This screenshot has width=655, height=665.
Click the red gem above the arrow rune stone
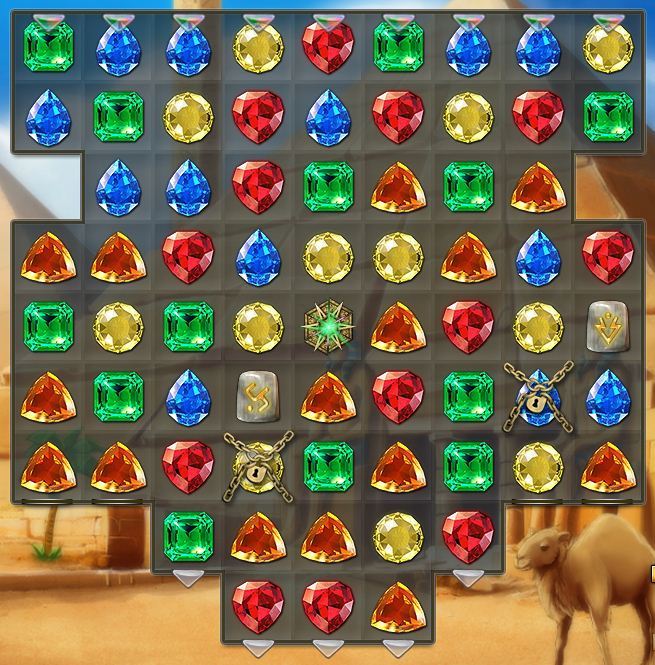point(607,256)
